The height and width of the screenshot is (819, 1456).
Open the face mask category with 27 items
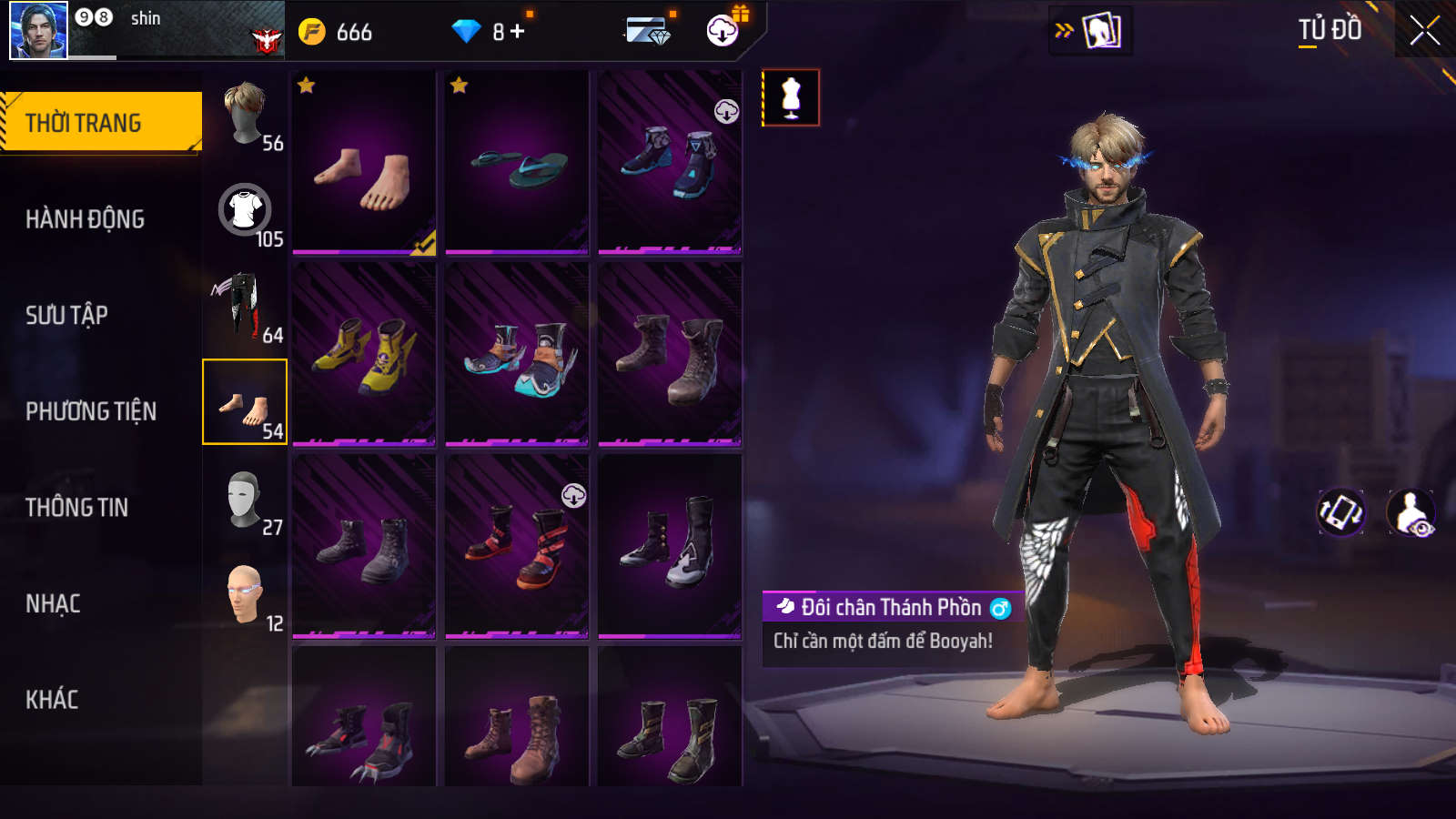[x=246, y=500]
